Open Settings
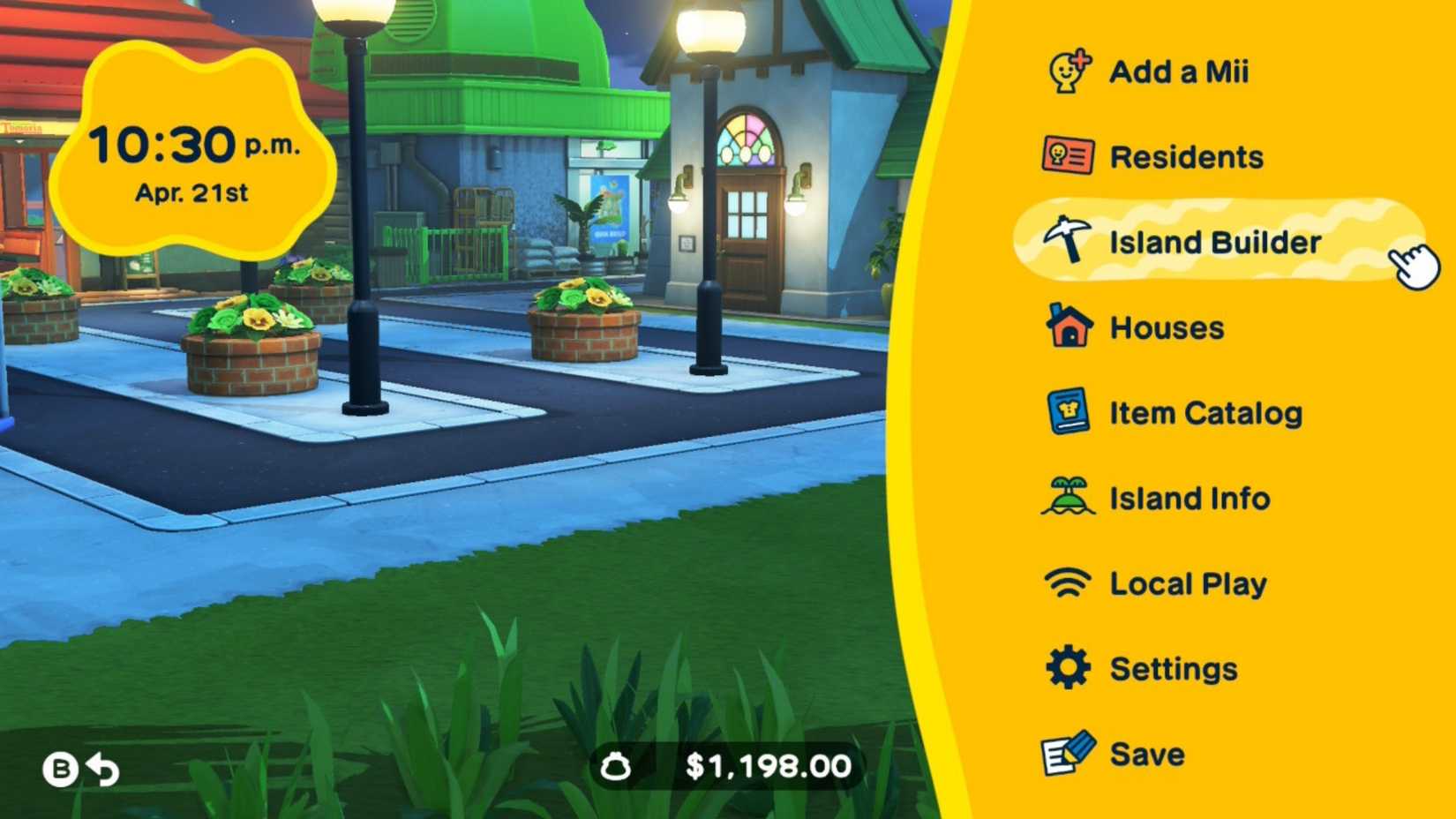The image size is (1456, 819). tap(1175, 668)
